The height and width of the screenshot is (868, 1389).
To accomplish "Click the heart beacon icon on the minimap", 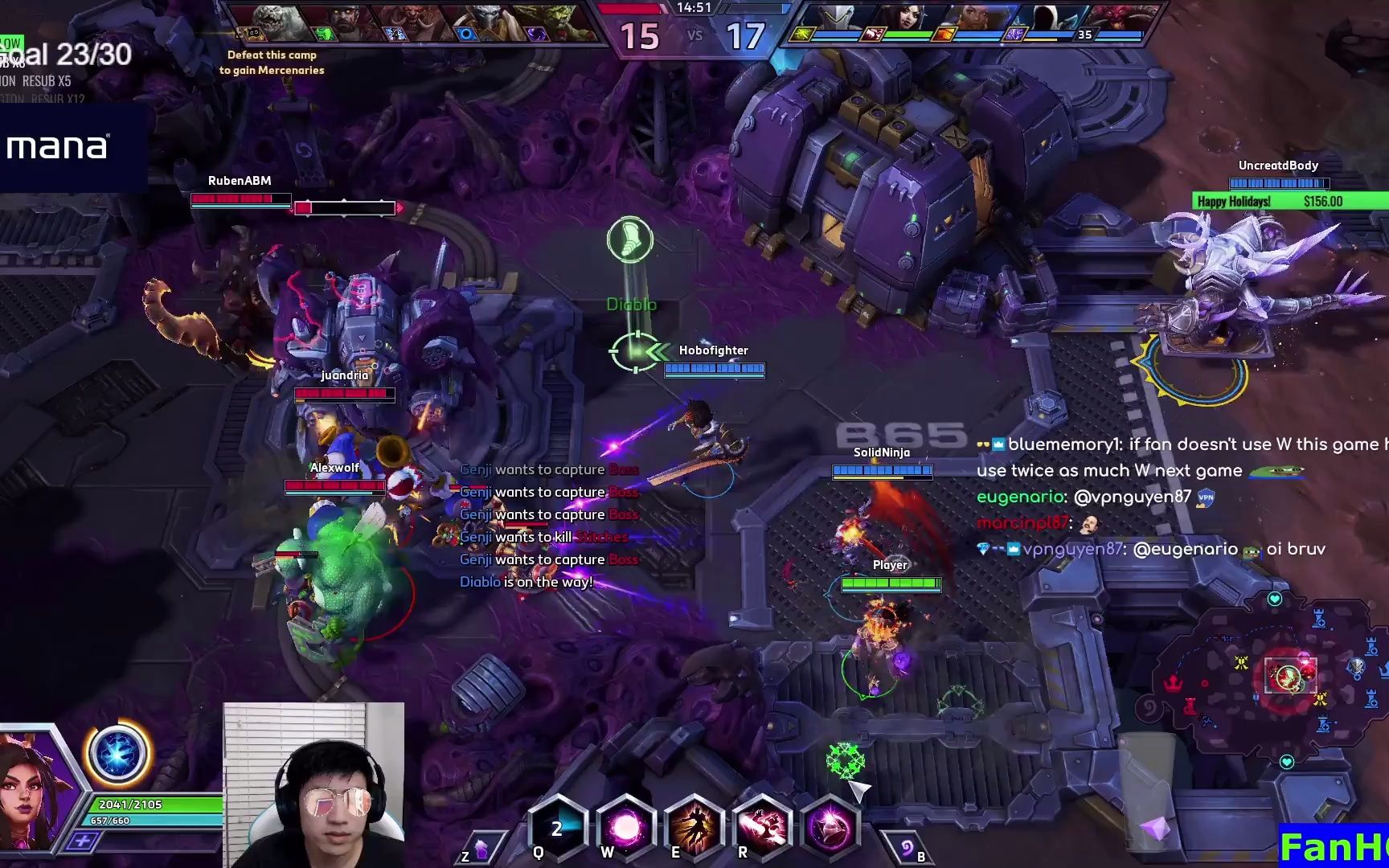I will pyautogui.click(x=1273, y=599).
